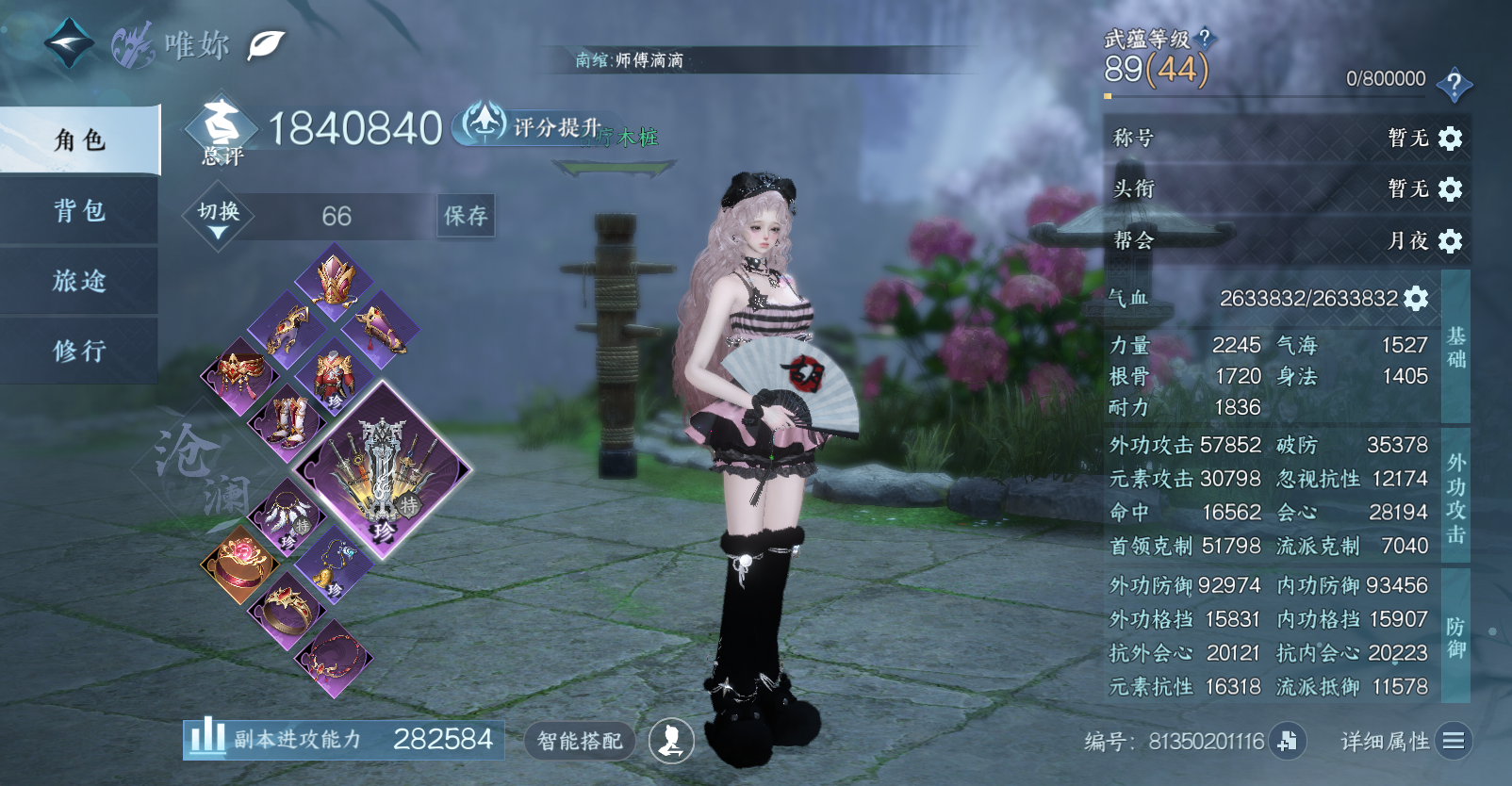
Task: Switch to the 角色 tab
Action: (79, 140)
